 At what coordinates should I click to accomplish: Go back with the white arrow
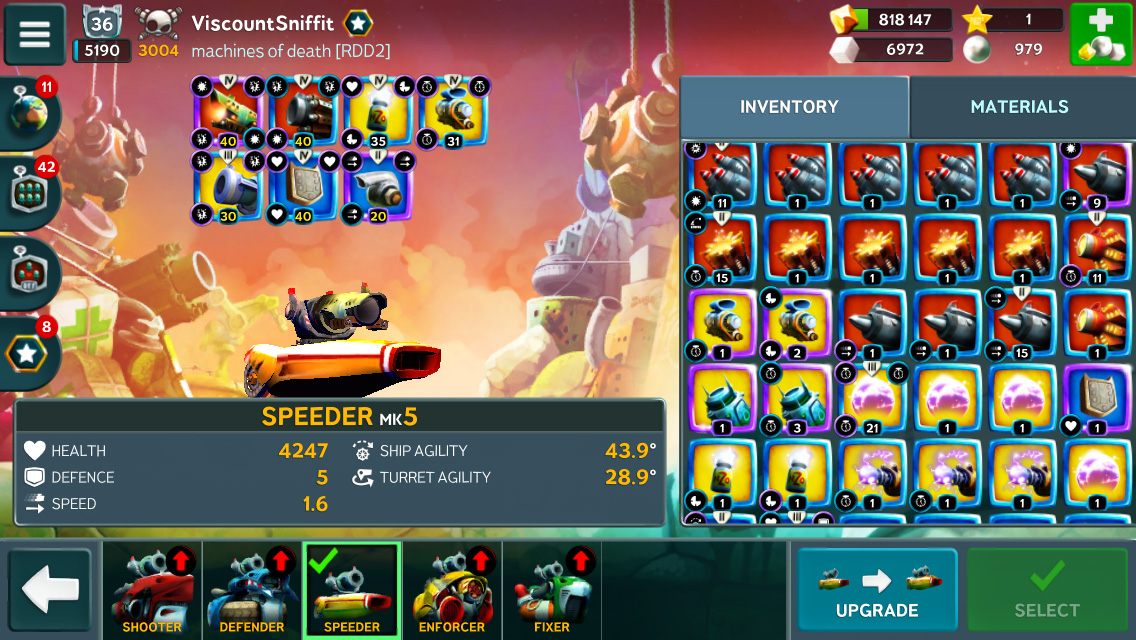point(50,590)
